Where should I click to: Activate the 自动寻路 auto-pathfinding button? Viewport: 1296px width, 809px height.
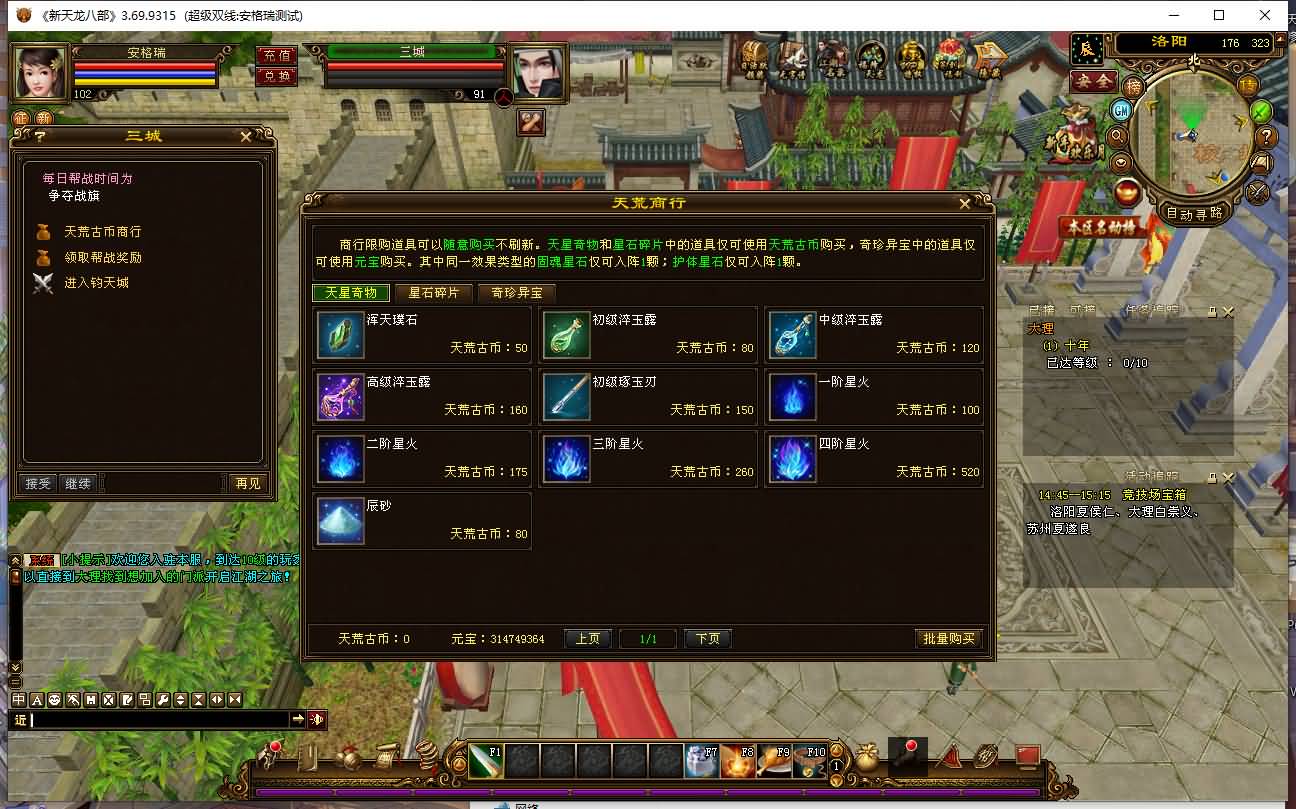pos(1194,213)
